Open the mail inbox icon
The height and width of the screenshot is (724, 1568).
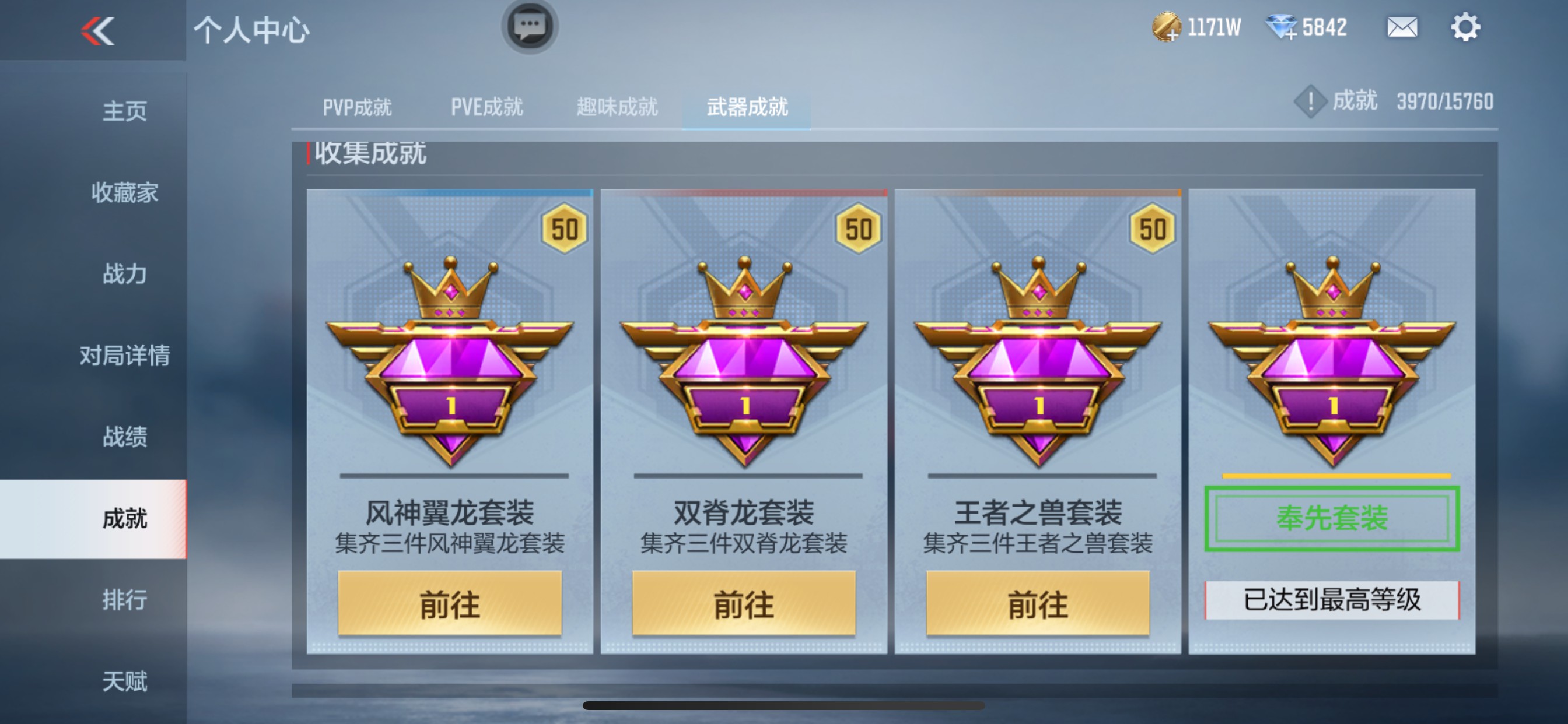pos(1401,27)
